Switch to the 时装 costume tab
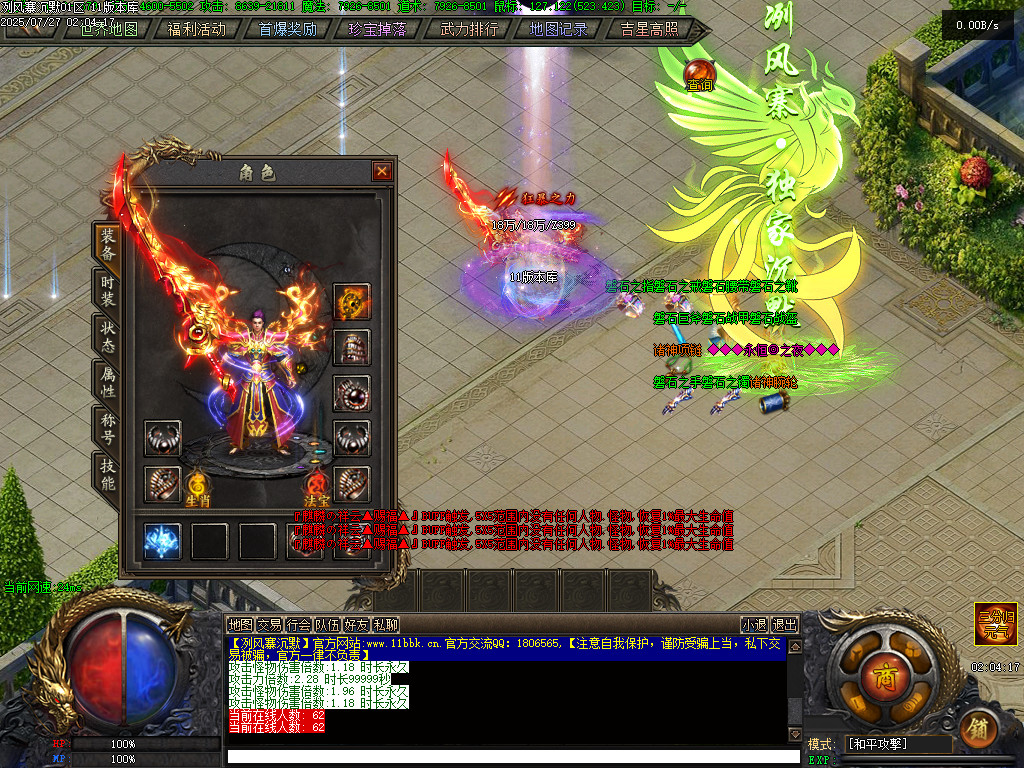This screenshot has width=1024, height=768. coord(107,290)
